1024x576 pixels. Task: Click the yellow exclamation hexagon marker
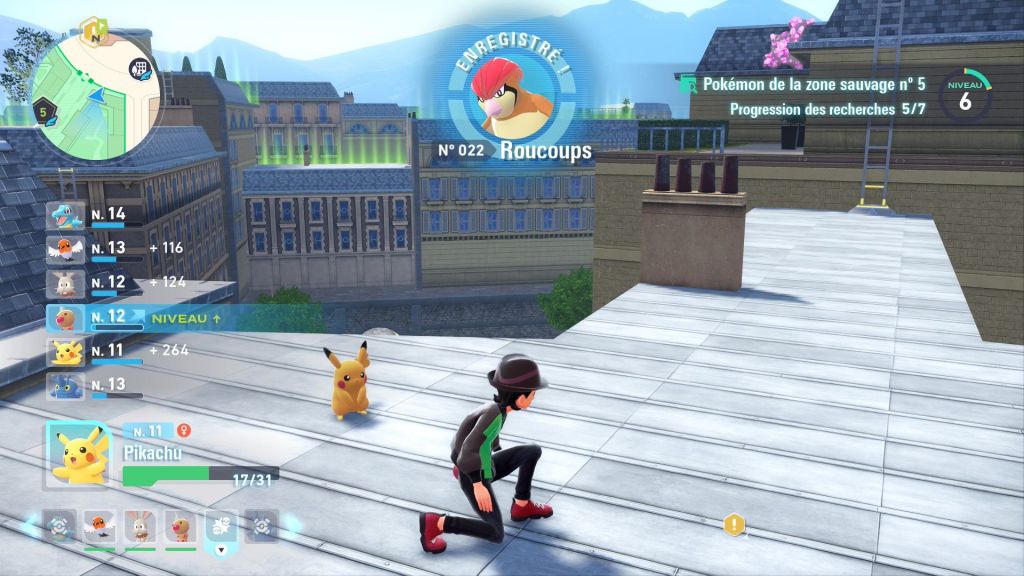point(735,523)
